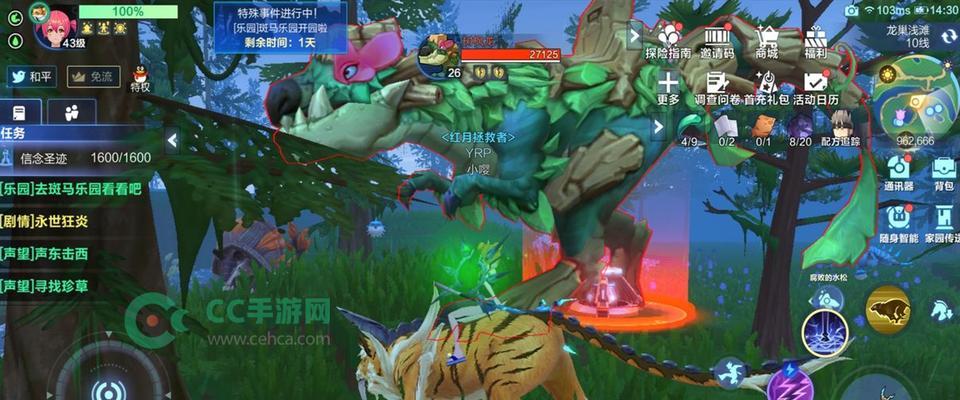Open the 调查问卷 survey
The width and height of the screenshot is (960, 400).
pos(716,88)
